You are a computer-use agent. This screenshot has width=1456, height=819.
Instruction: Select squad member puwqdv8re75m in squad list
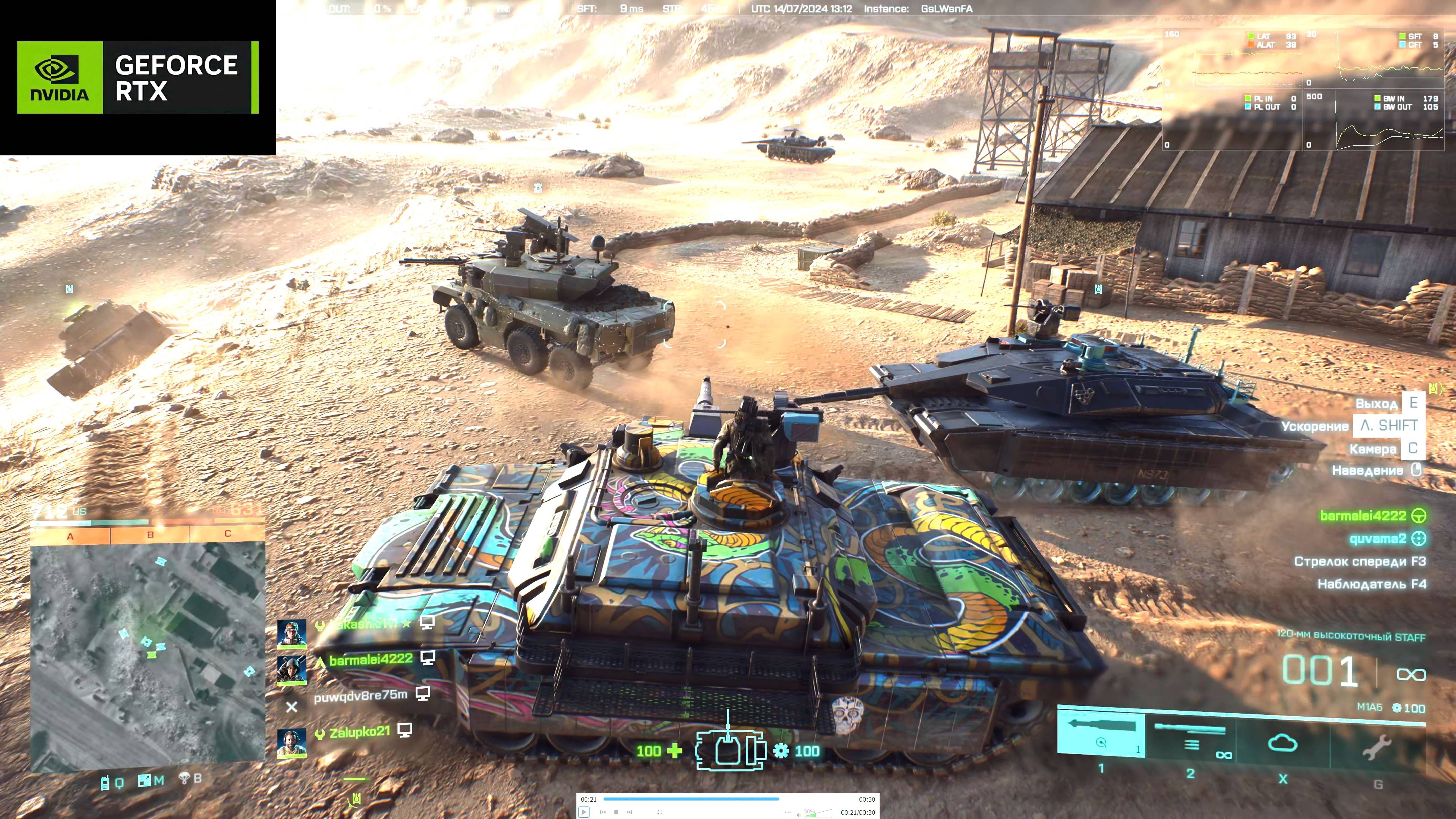[361, 695]
